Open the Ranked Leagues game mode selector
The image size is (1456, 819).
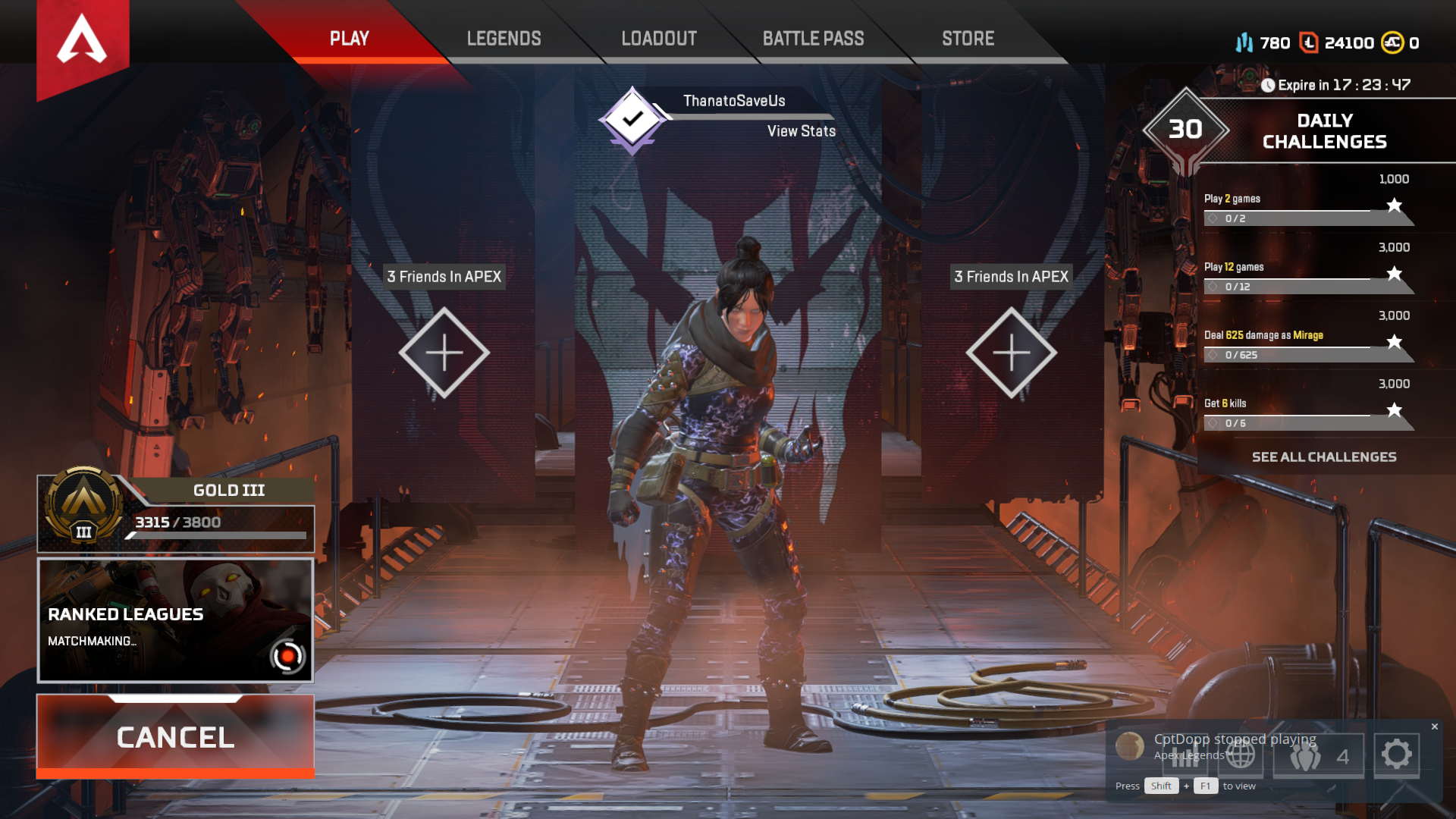[175, 620]
